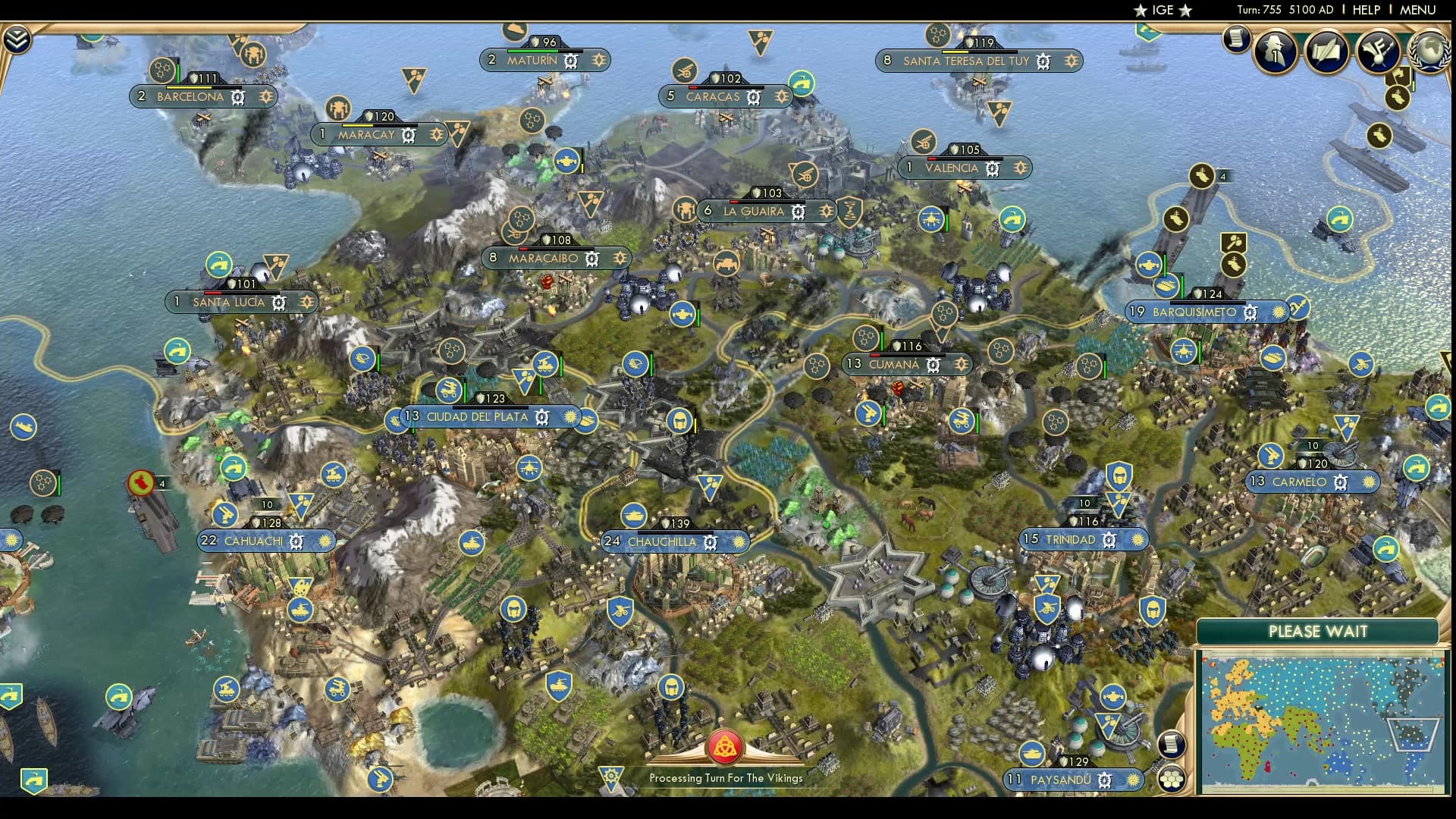Toggle strategic view with the hex grid icon
The image size is (1456, 819).
pyautogui.click(x=1172, y=779)
